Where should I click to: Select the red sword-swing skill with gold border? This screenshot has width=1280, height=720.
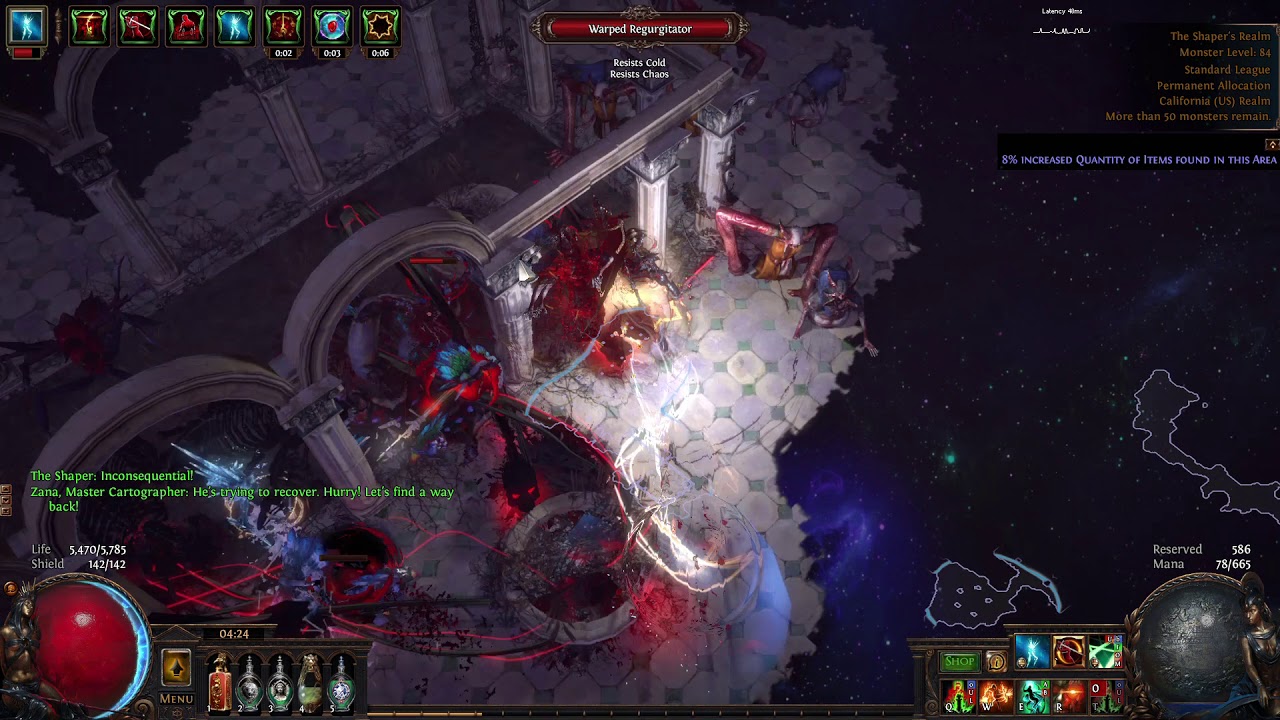[1068, 652]
